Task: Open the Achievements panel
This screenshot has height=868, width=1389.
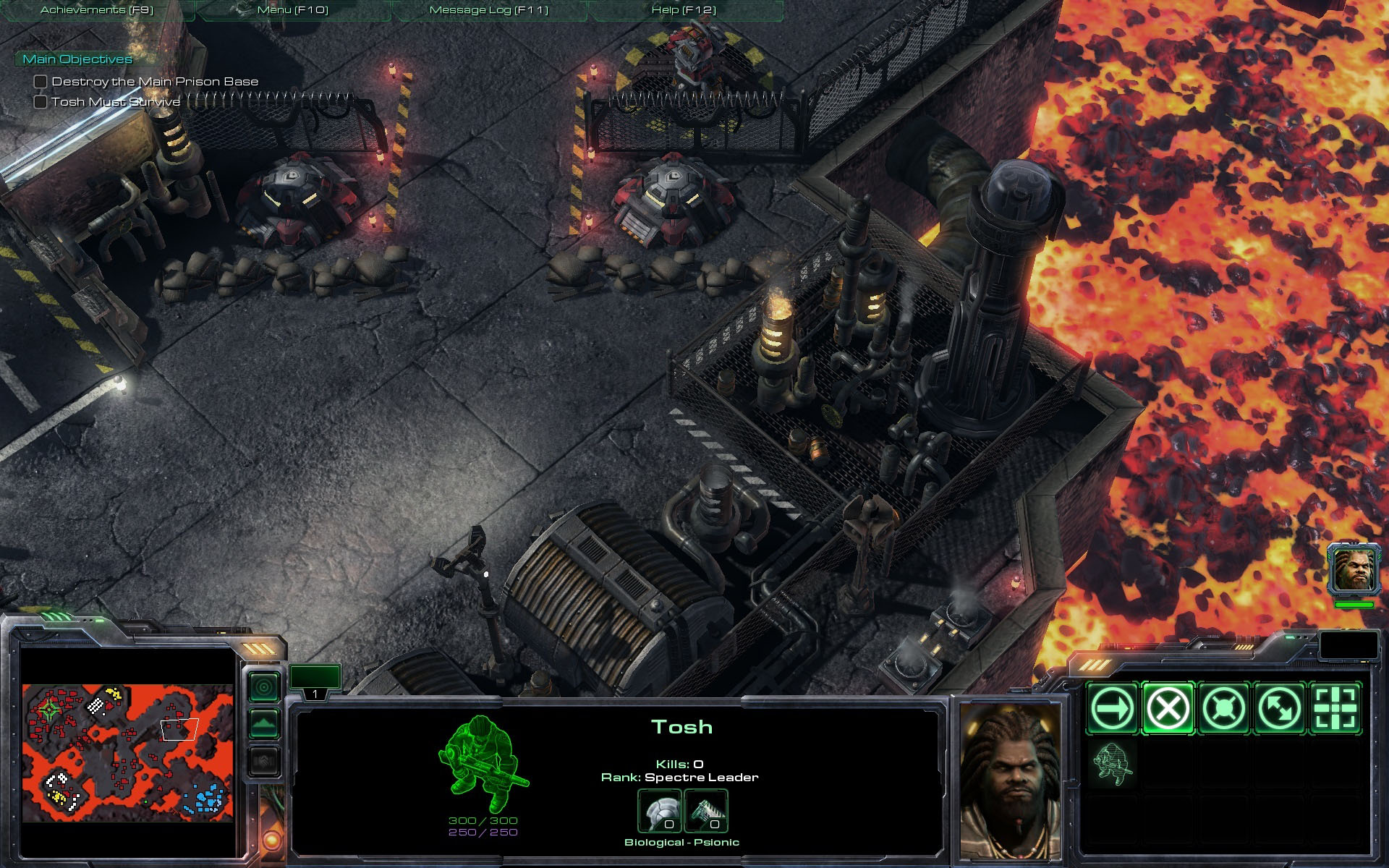Action: tap(97, 10)
